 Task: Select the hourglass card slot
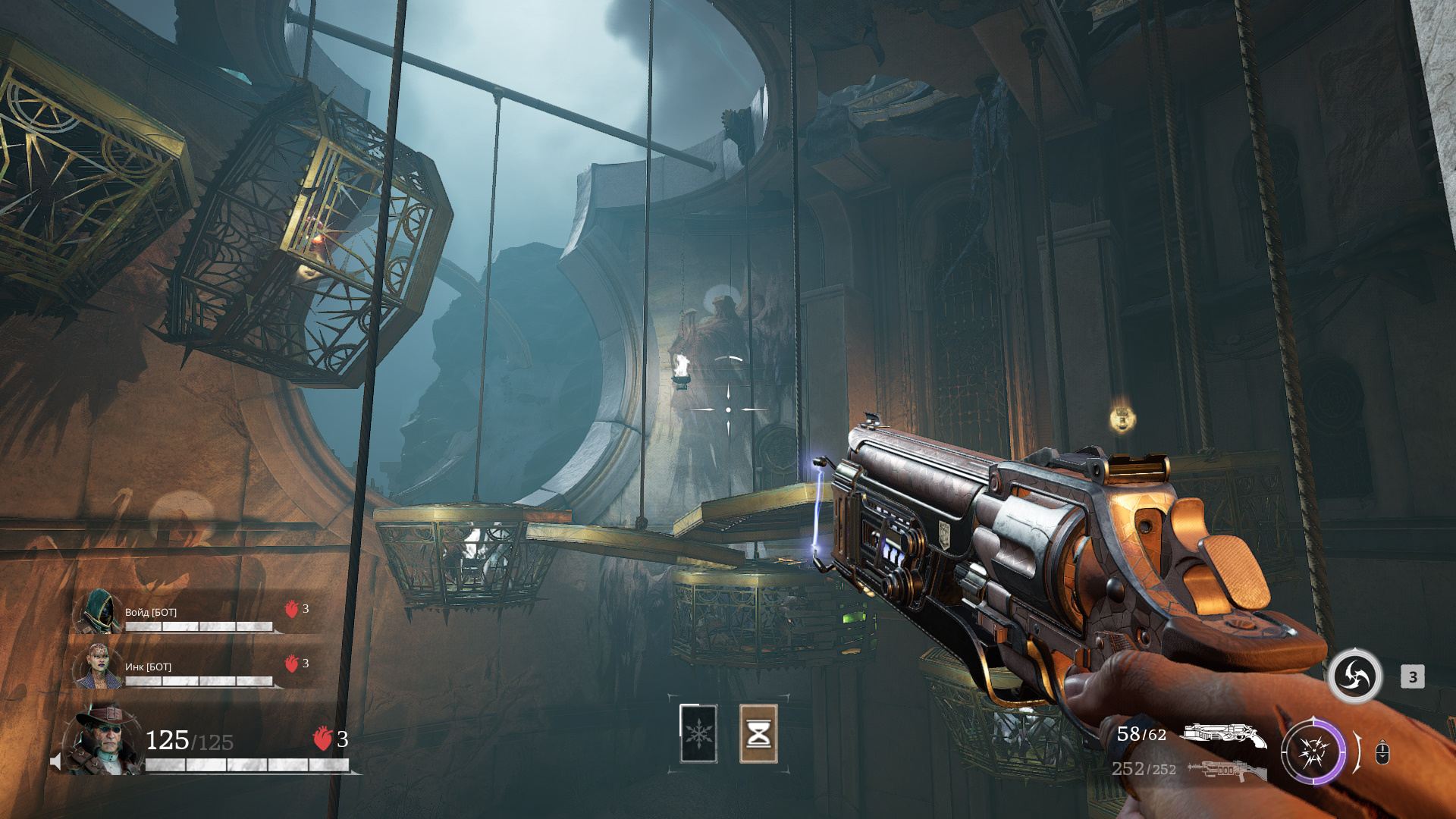pos(758,733)
